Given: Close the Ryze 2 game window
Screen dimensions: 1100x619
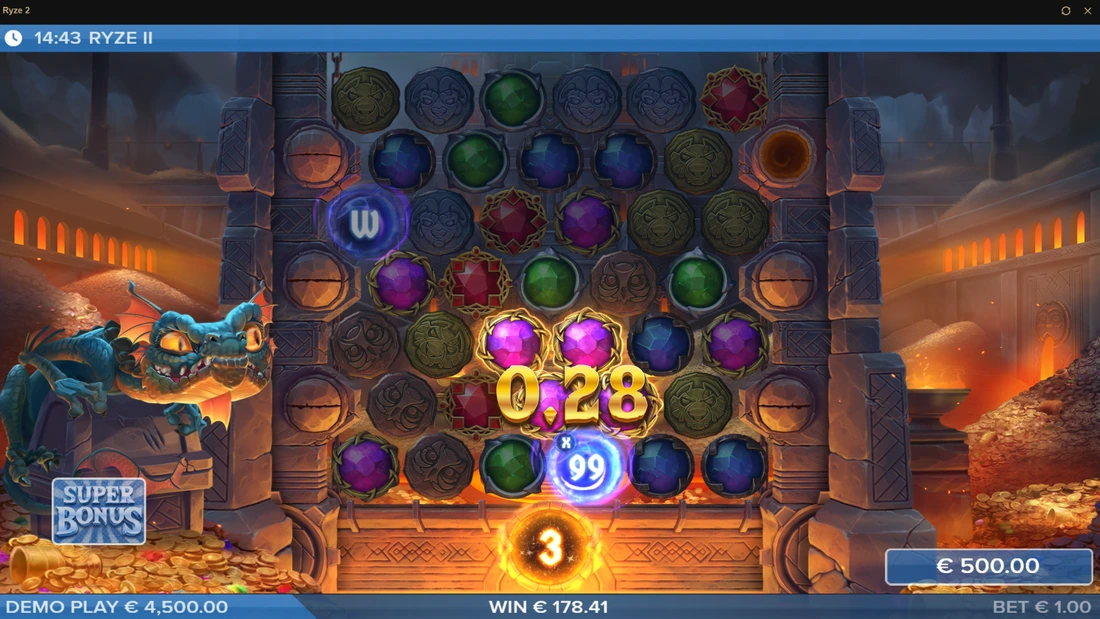Looking at the screenshot, I should pyautogui.click(x=1088, y=11).
